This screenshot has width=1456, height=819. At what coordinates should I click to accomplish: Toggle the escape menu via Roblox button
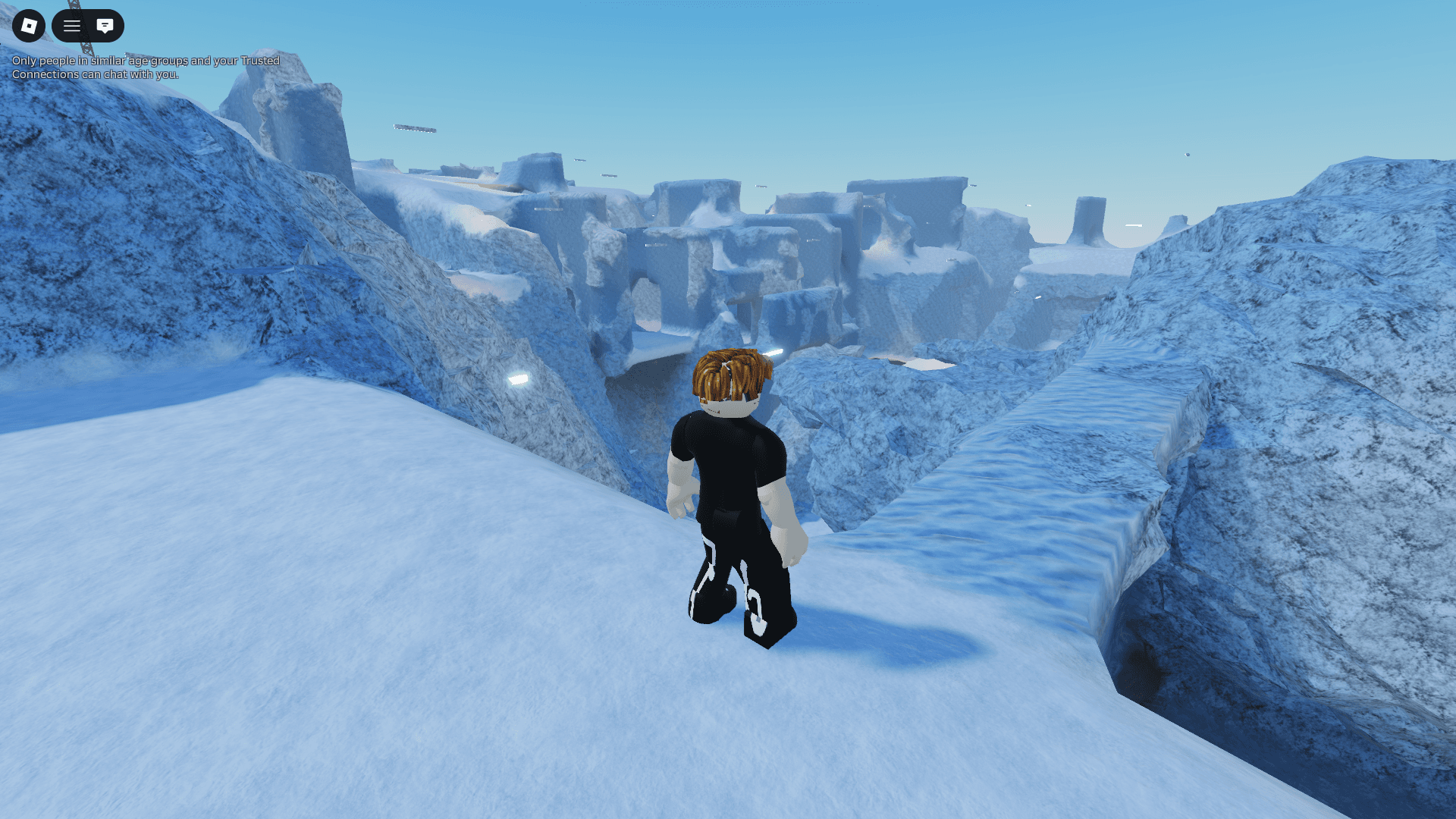pos(29,25)
